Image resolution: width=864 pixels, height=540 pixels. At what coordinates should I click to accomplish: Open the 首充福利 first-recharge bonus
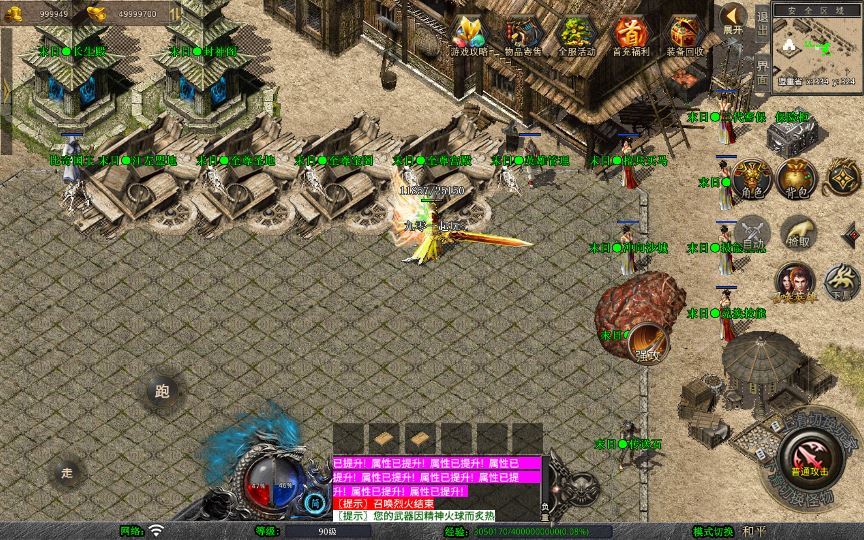630,35
